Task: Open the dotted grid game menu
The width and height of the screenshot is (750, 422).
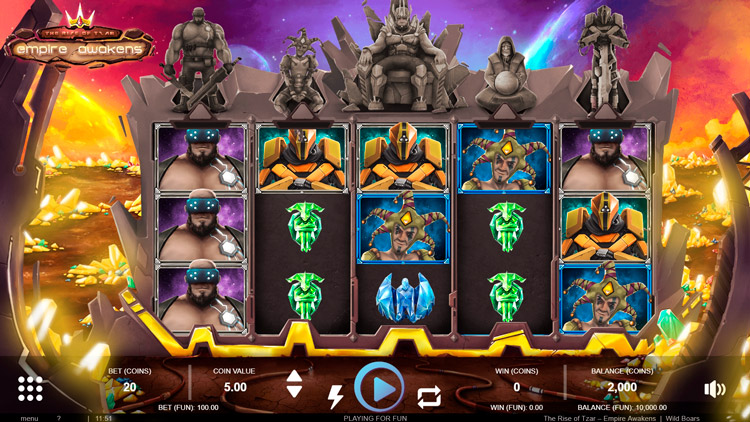Action: coord(30,389)
